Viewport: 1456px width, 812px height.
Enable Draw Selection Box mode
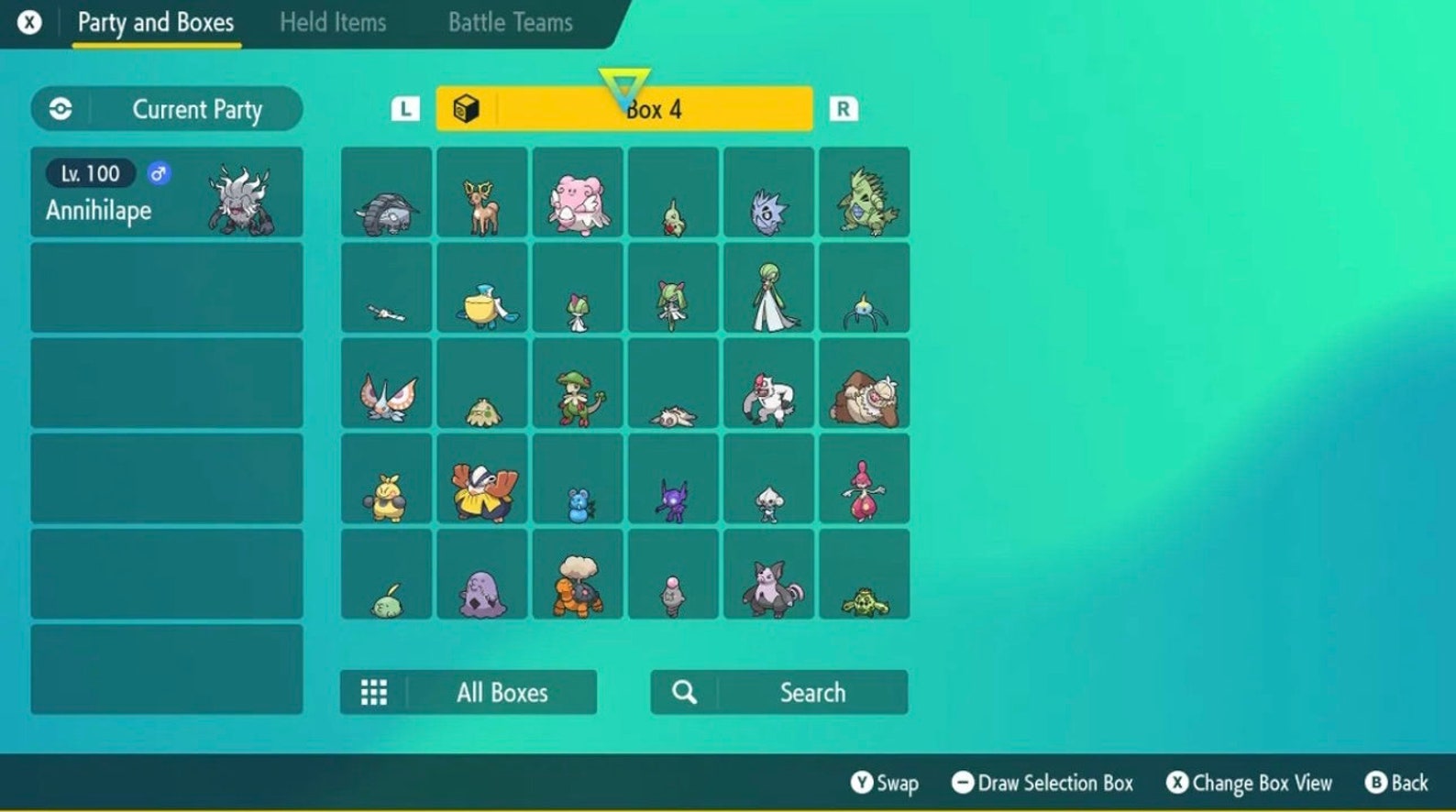tap(1046, 783)
